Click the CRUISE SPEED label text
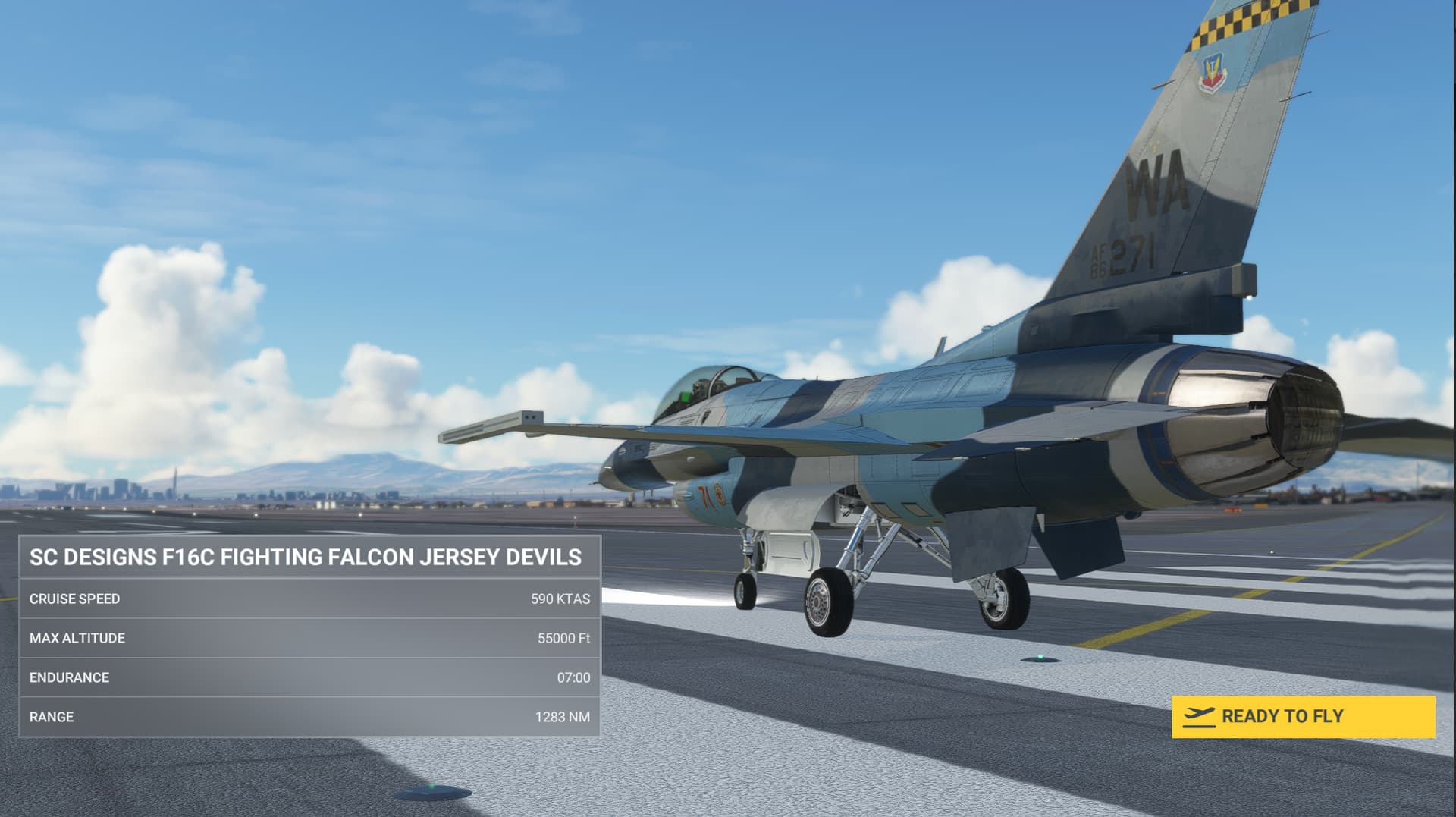The width and height of the screenshot is (1456, 817). [x=75, y=599]
